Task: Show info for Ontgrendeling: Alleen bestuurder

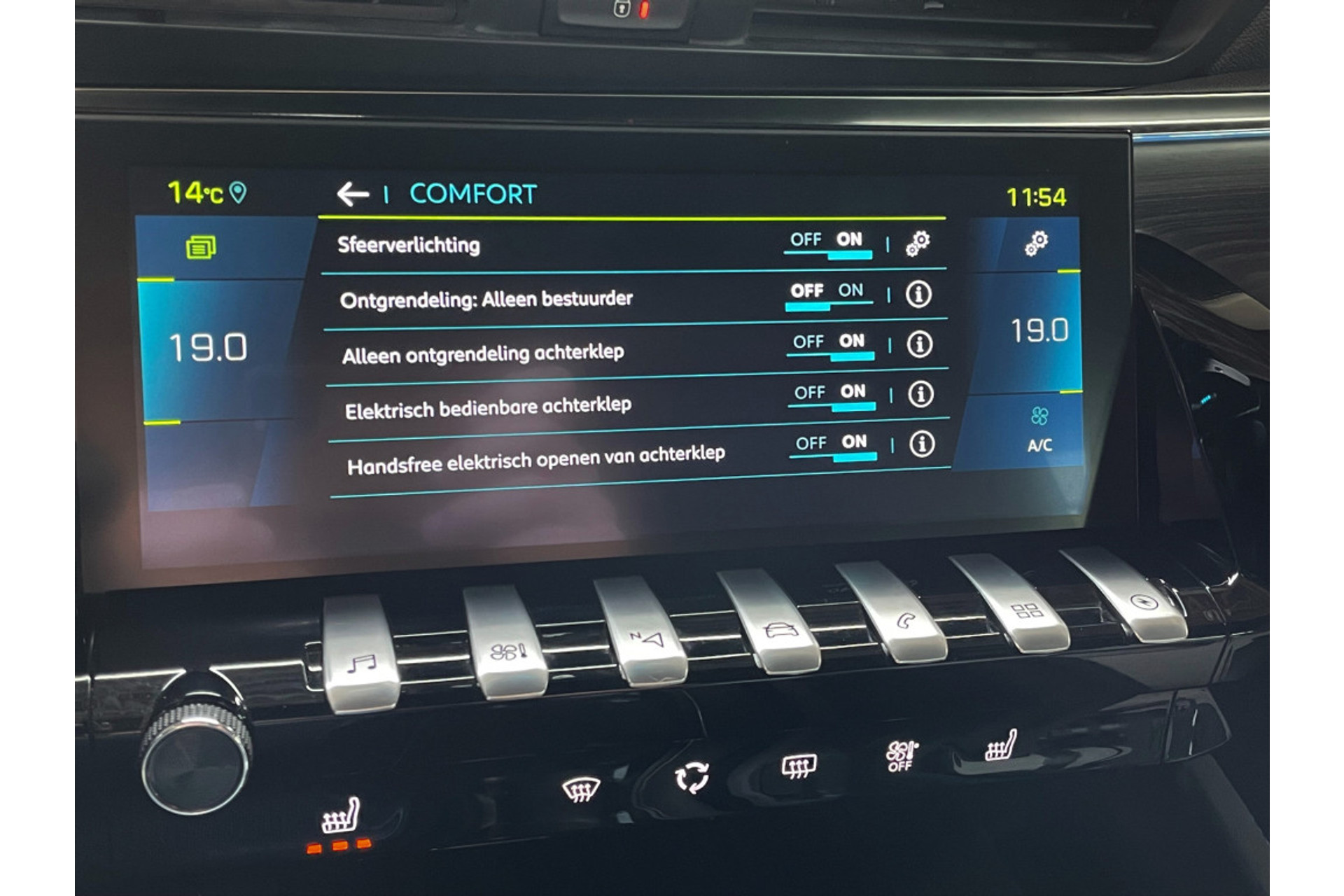Action: point(918,295)
